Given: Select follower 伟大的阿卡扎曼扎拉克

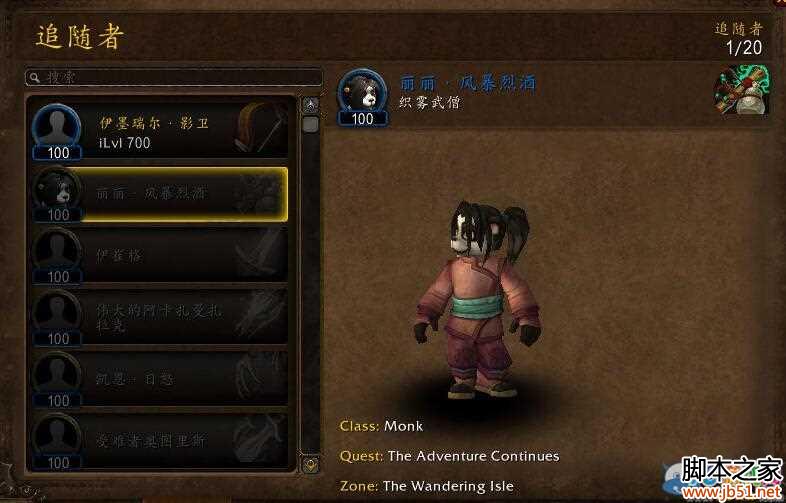Looking at the screenshot, I should 160,317.
